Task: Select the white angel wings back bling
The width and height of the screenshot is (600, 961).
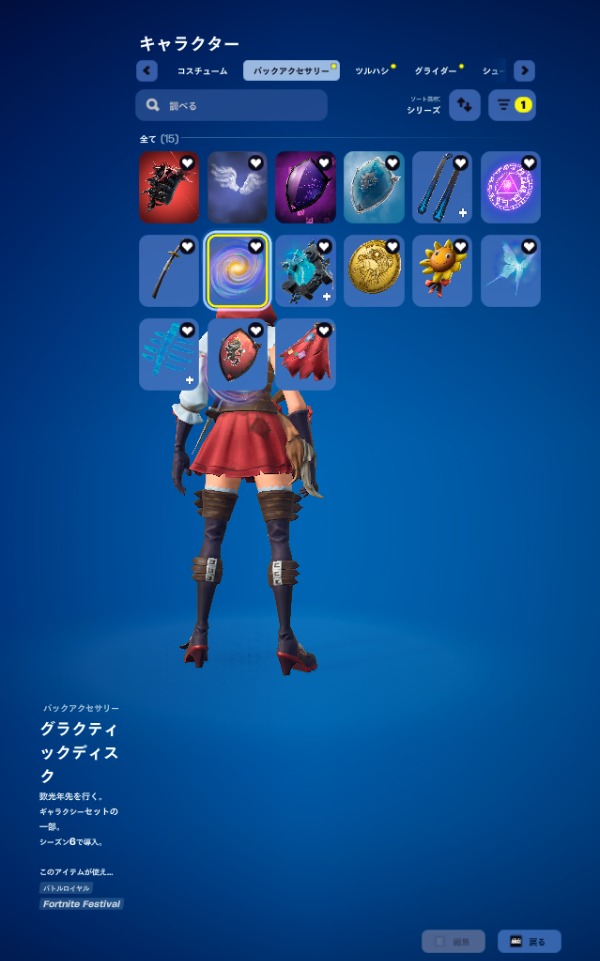Action: pyautogui.click(x=237, y=188)
